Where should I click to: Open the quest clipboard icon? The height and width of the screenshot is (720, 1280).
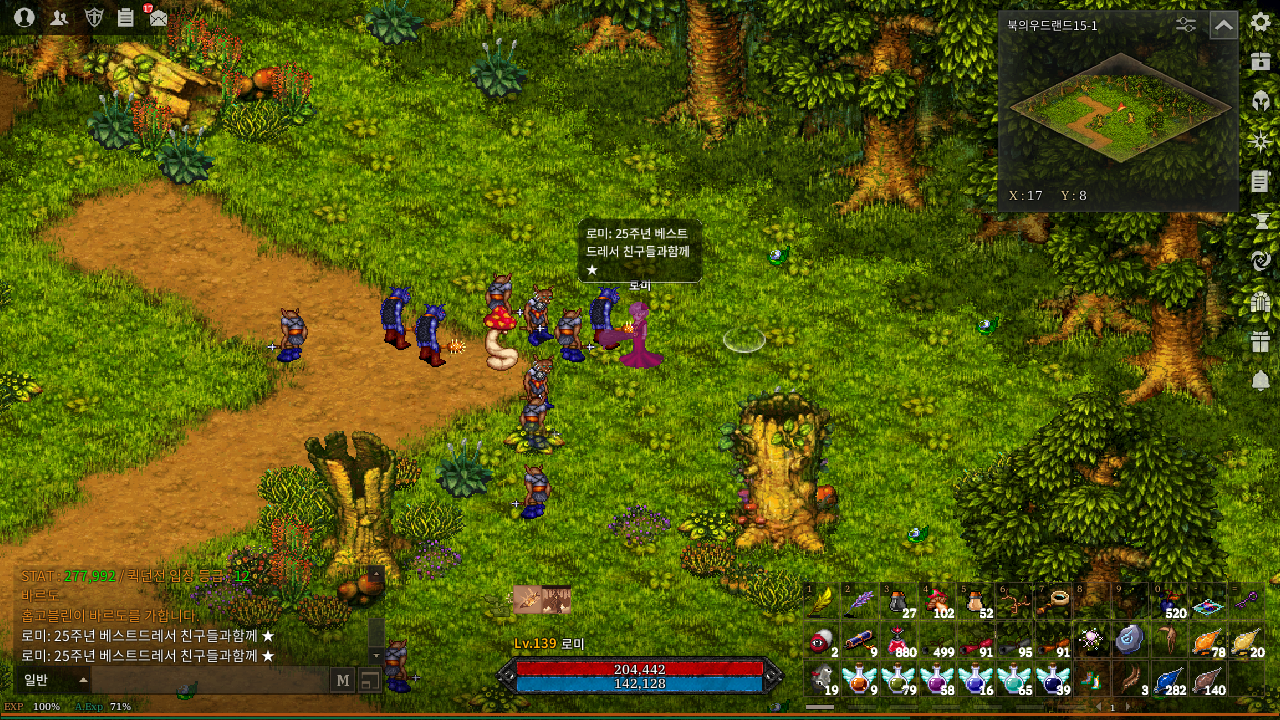(x=125, y=17)
